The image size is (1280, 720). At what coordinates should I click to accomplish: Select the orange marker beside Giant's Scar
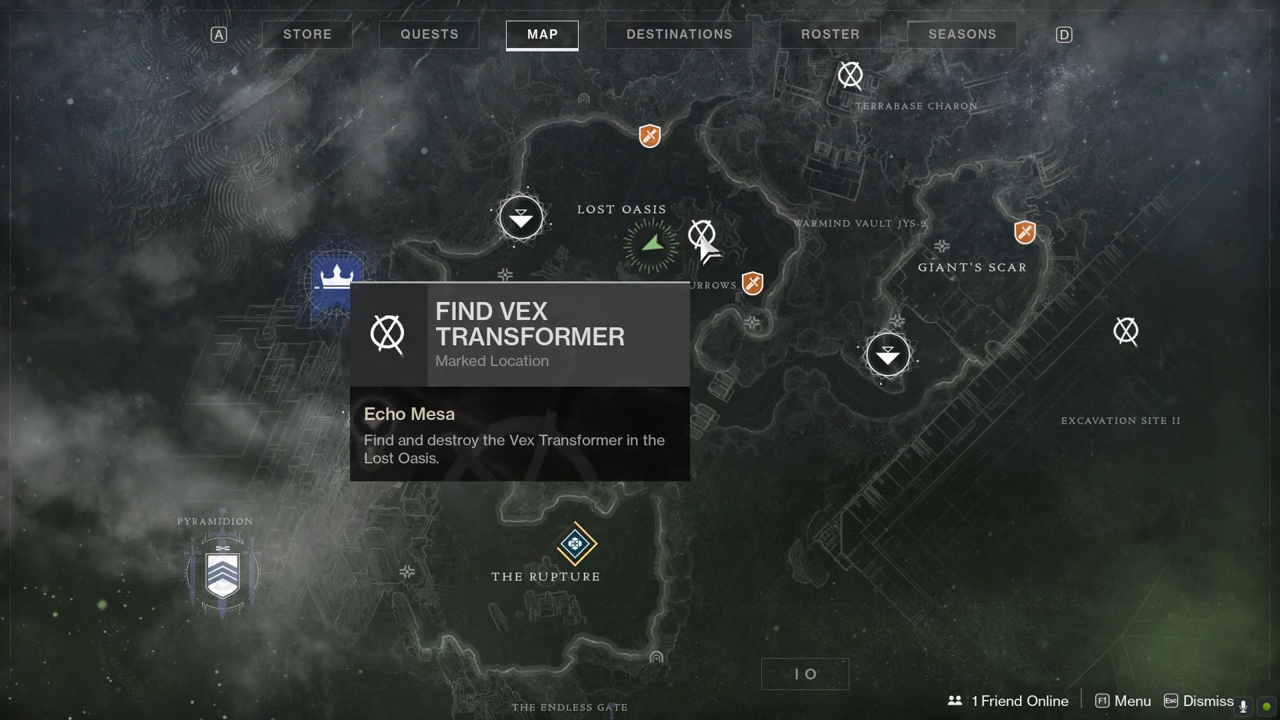coord(1024,233)
